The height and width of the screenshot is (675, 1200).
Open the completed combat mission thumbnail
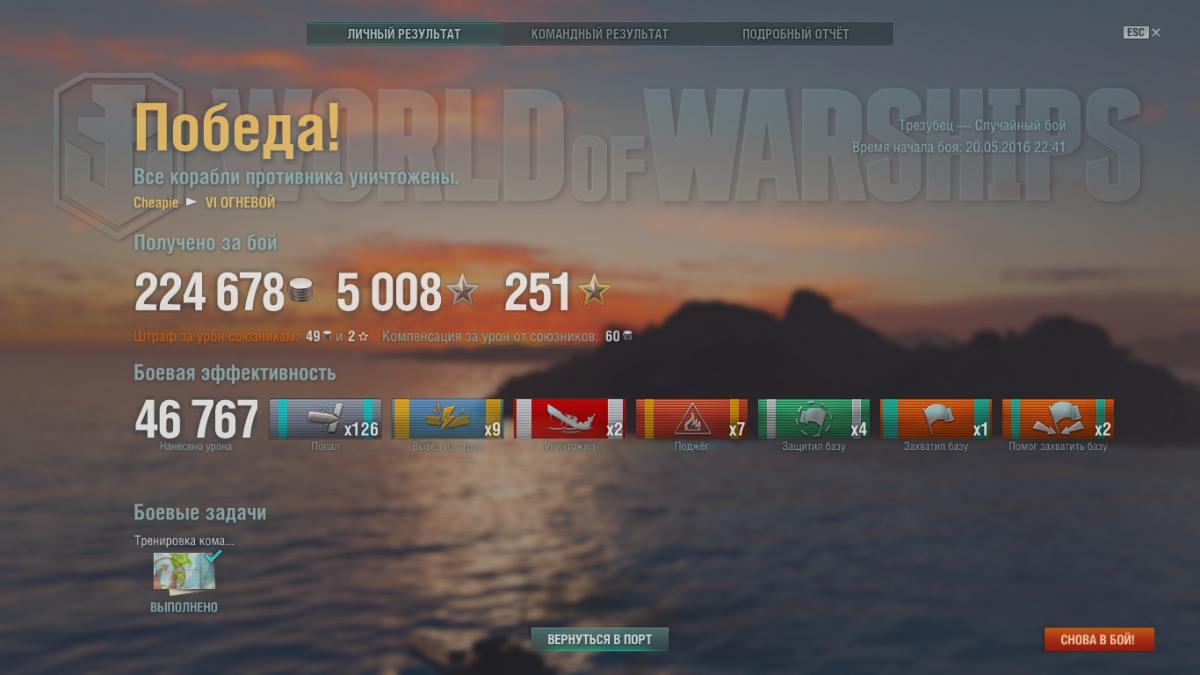[184, 572]
